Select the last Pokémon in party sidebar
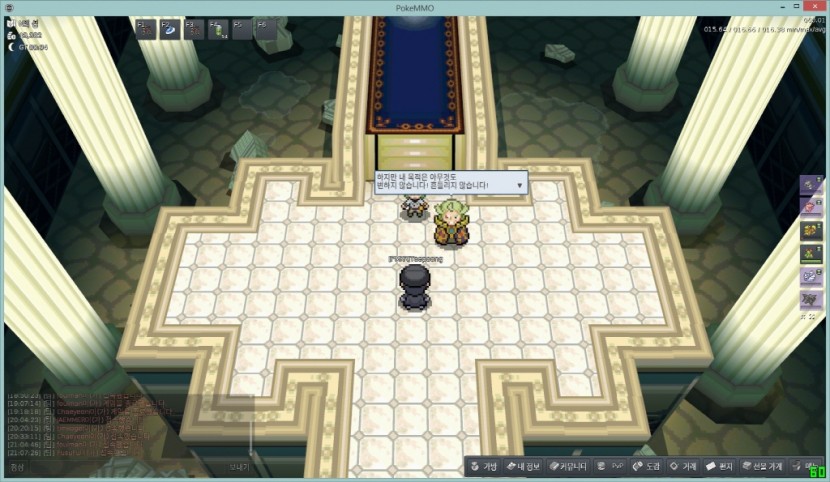Image resolution: width=830 pixels, height=482 pixels. point(810,298)
